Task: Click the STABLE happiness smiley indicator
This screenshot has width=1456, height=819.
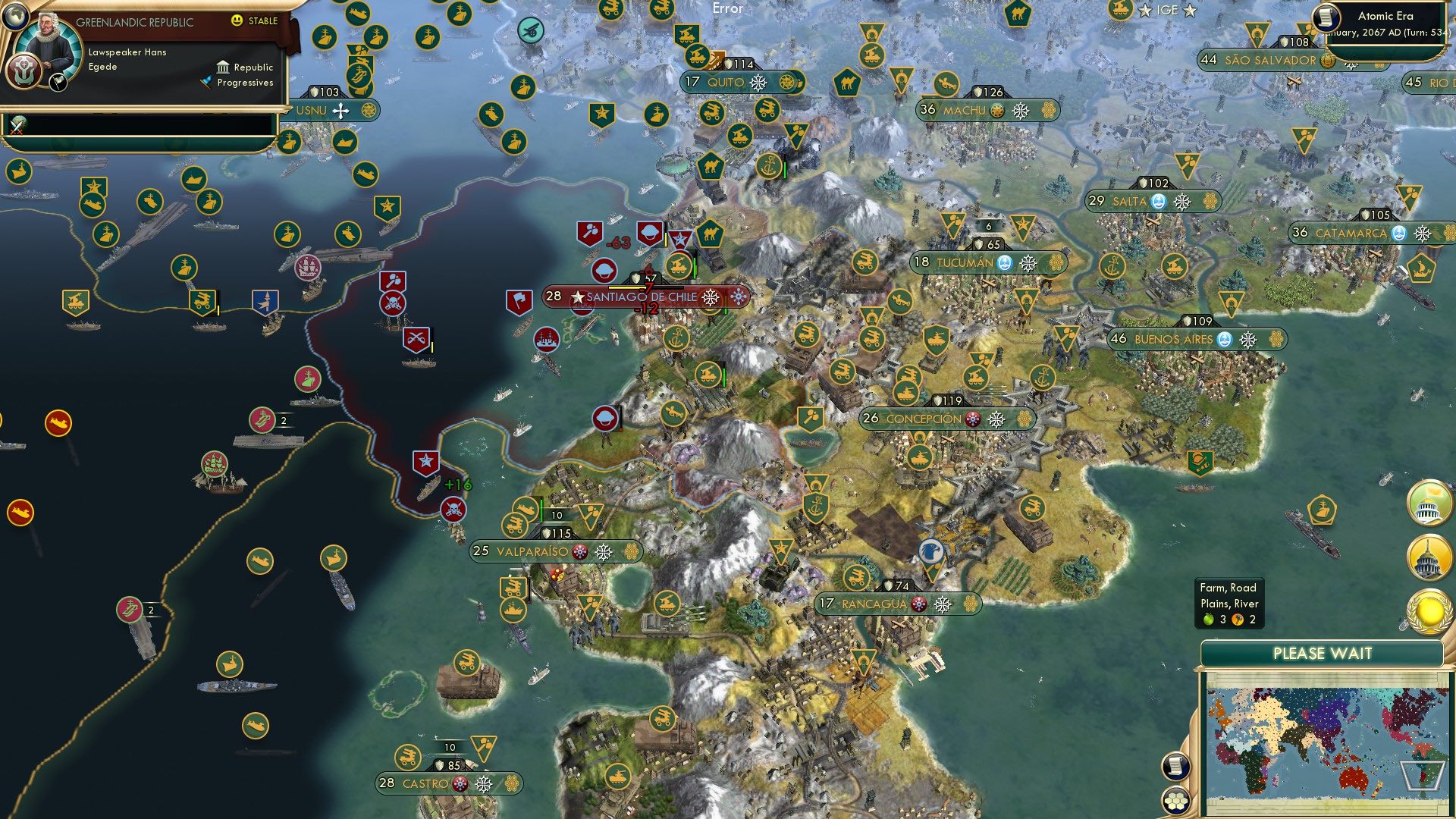Action: coord(237,21)
